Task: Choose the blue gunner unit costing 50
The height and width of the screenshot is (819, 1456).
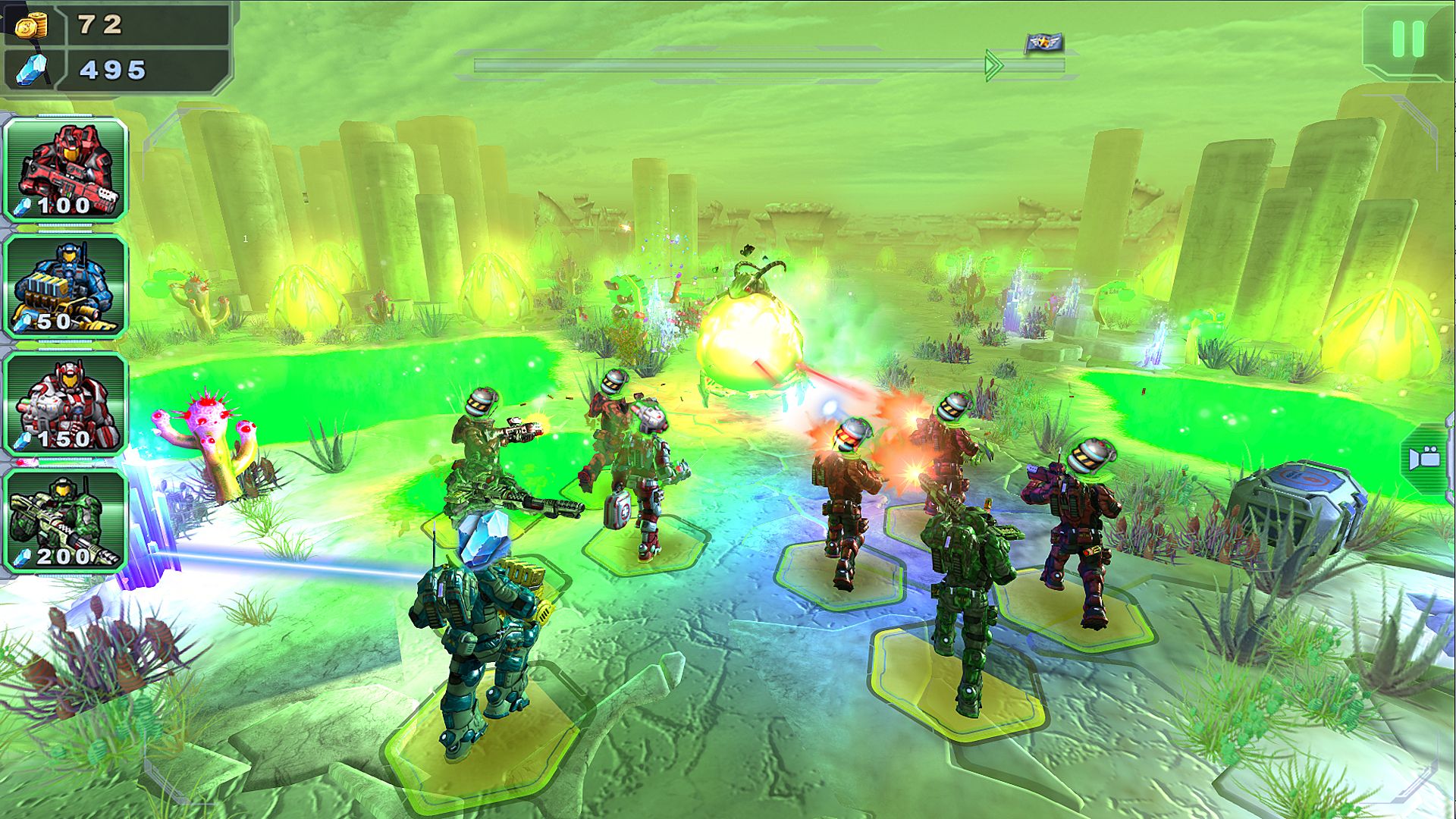Action: 66,287
